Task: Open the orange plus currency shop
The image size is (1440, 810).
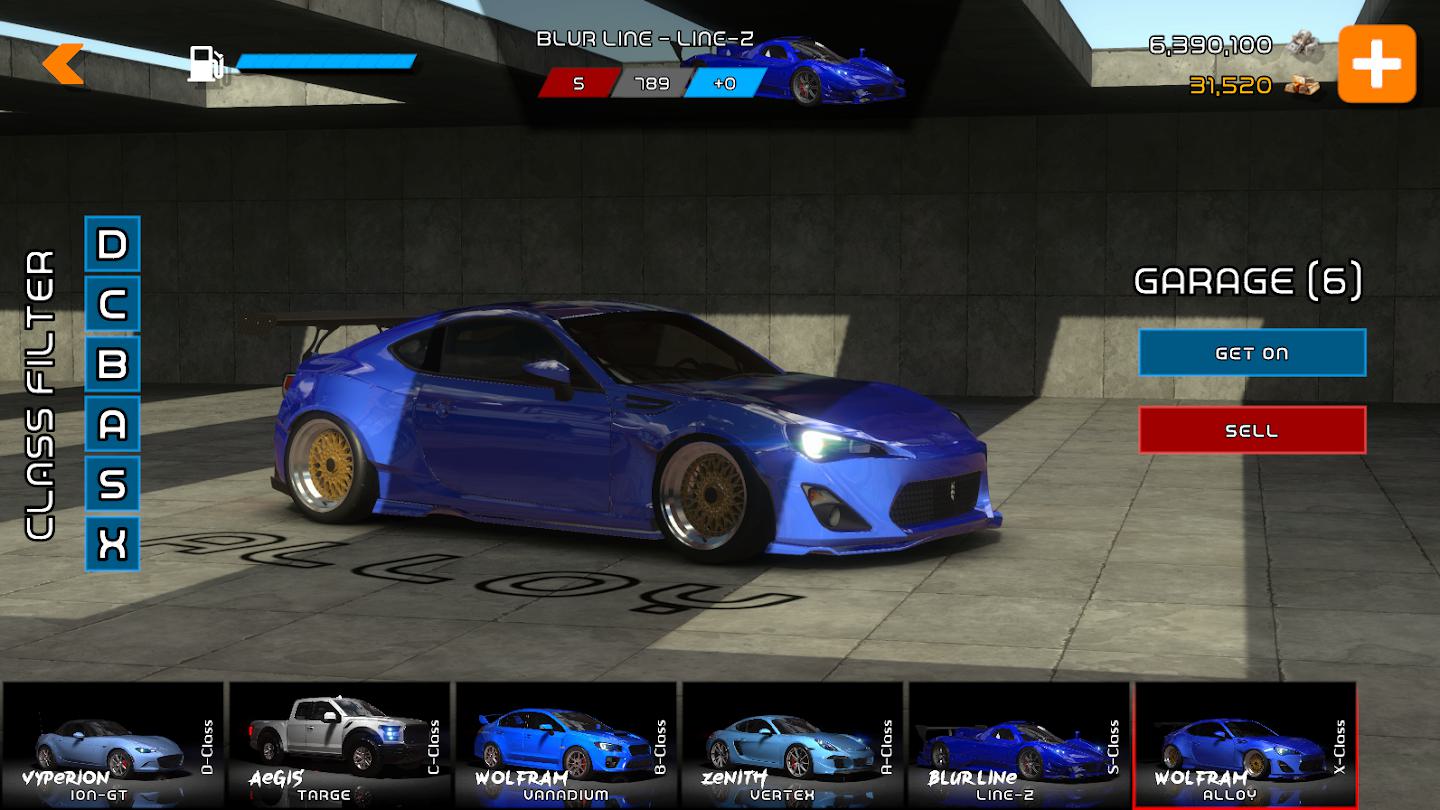Action: pyautogui.click(x=1377, y=64)
